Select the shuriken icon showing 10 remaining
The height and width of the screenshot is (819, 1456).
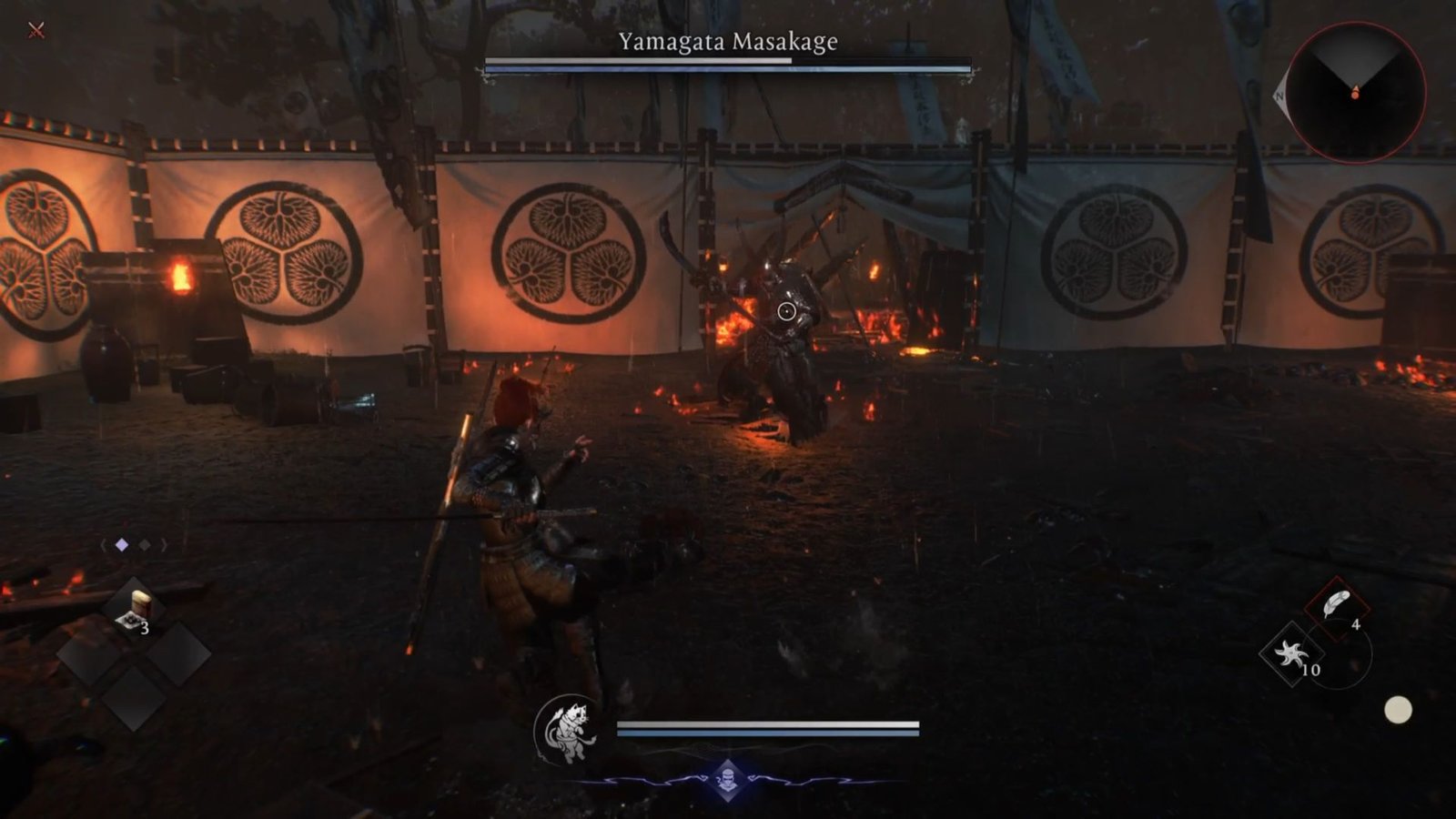(x=1291, y=653)
